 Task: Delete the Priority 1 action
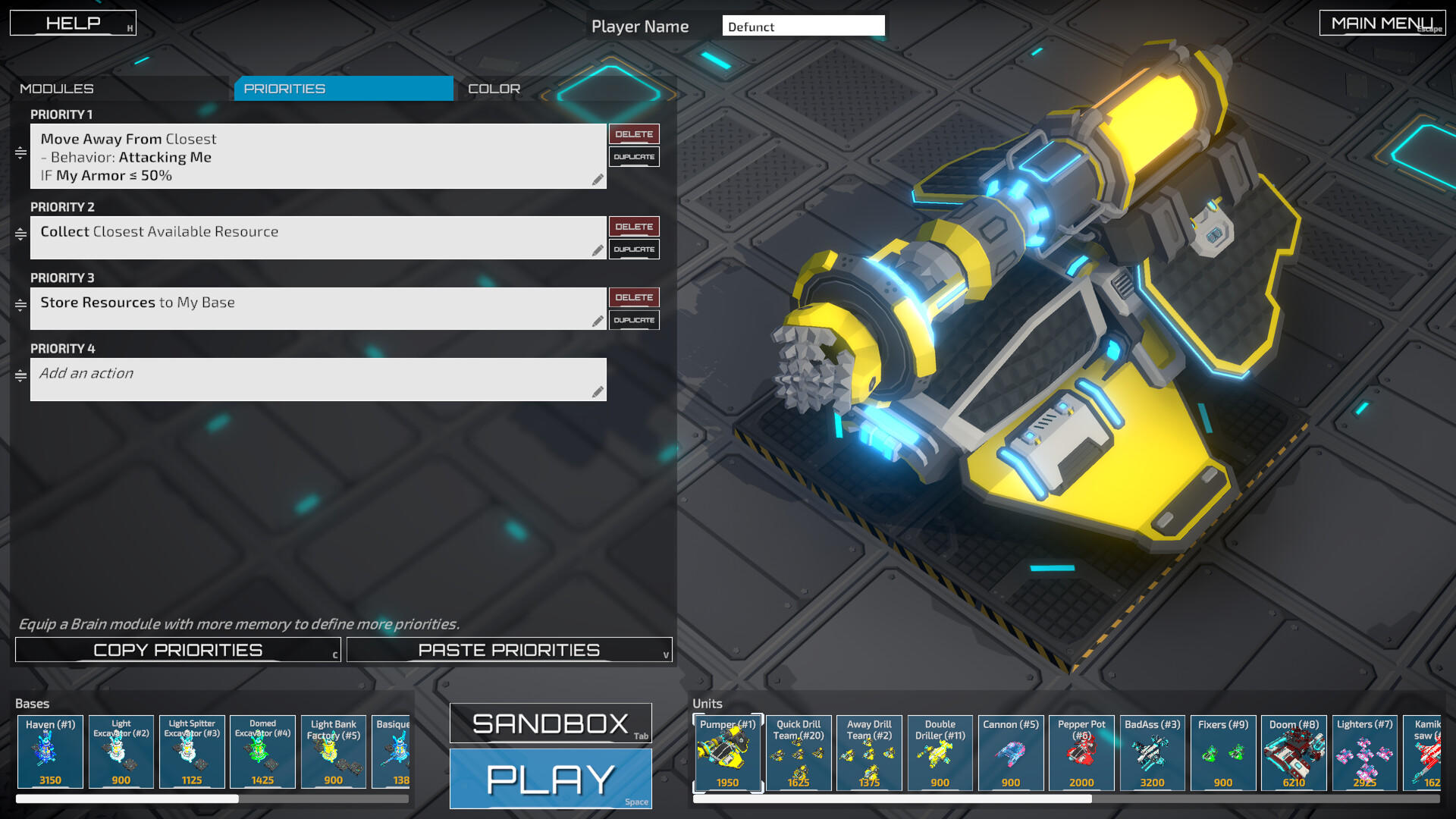[x=634, y=133]
